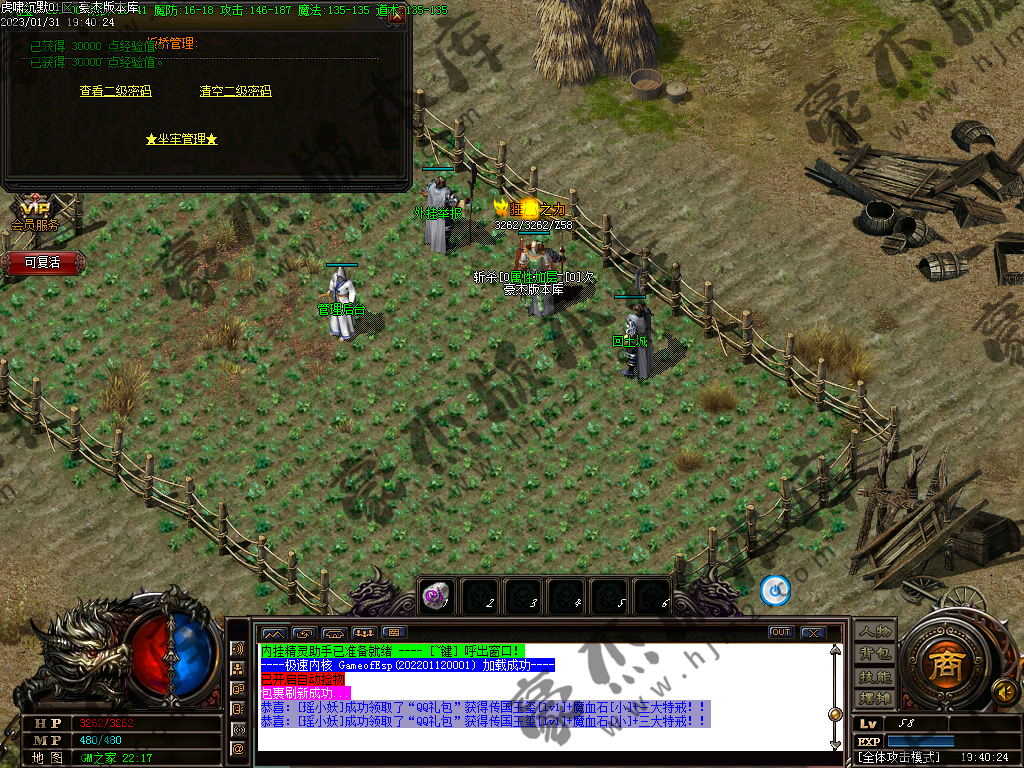Viewport: 1024px width, 768px height.
Task: Select the @ chat channel icon
Action: point(238,748)
